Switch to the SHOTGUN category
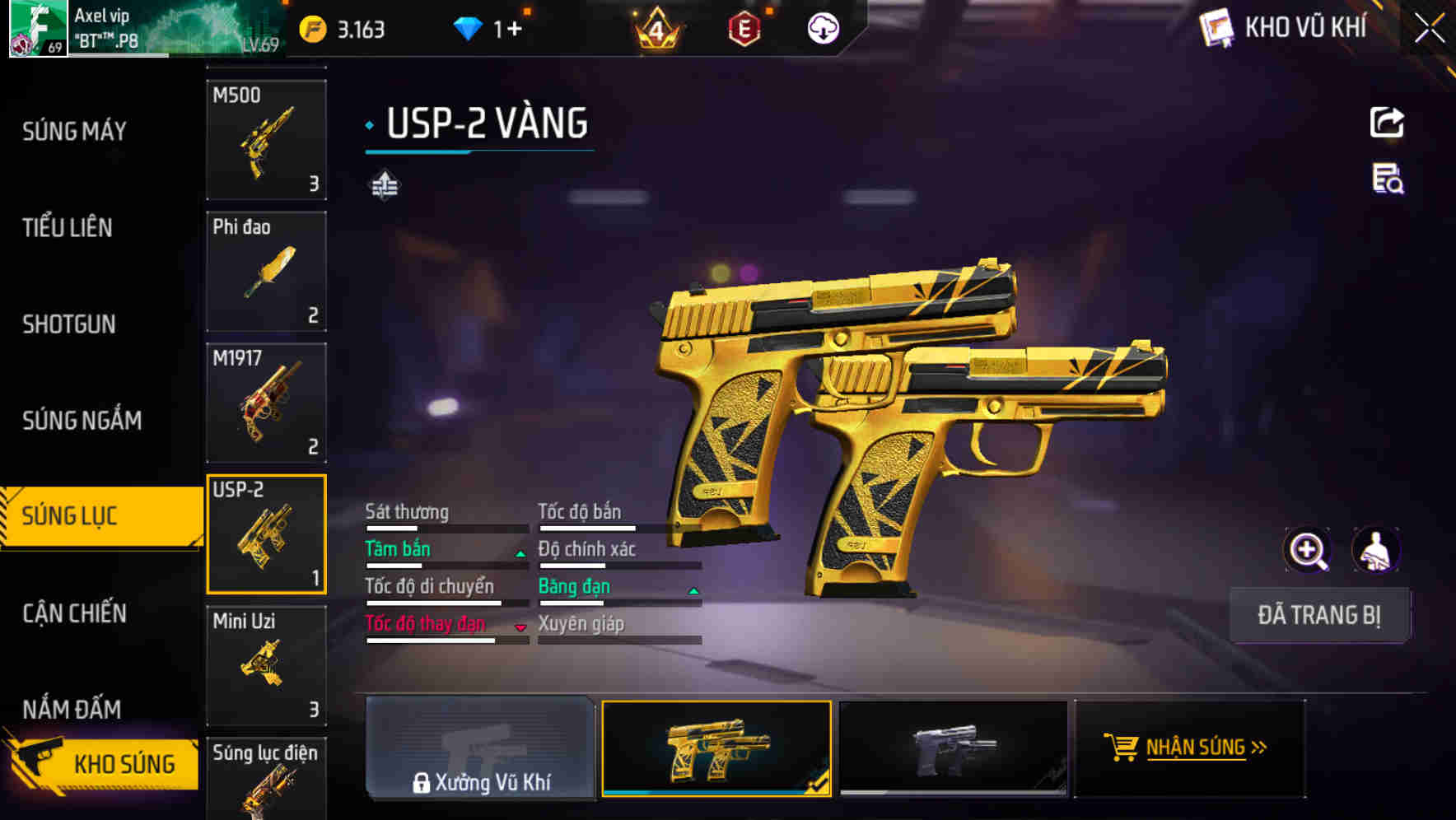 [x=70, y=324]
